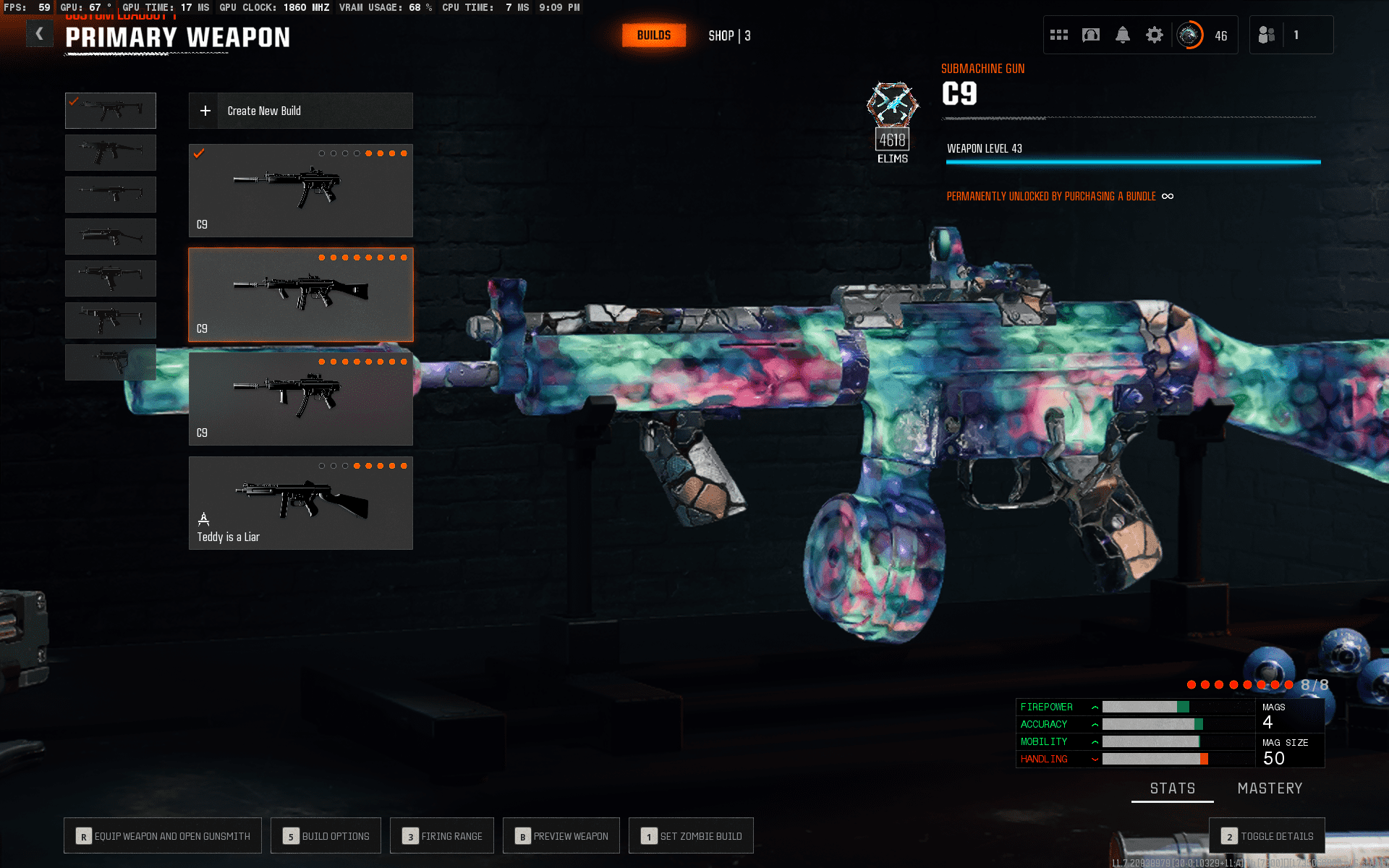Viewport: 1389px width, 868px height.
Task: Open the notifications bell
Action: point(1122,35)
